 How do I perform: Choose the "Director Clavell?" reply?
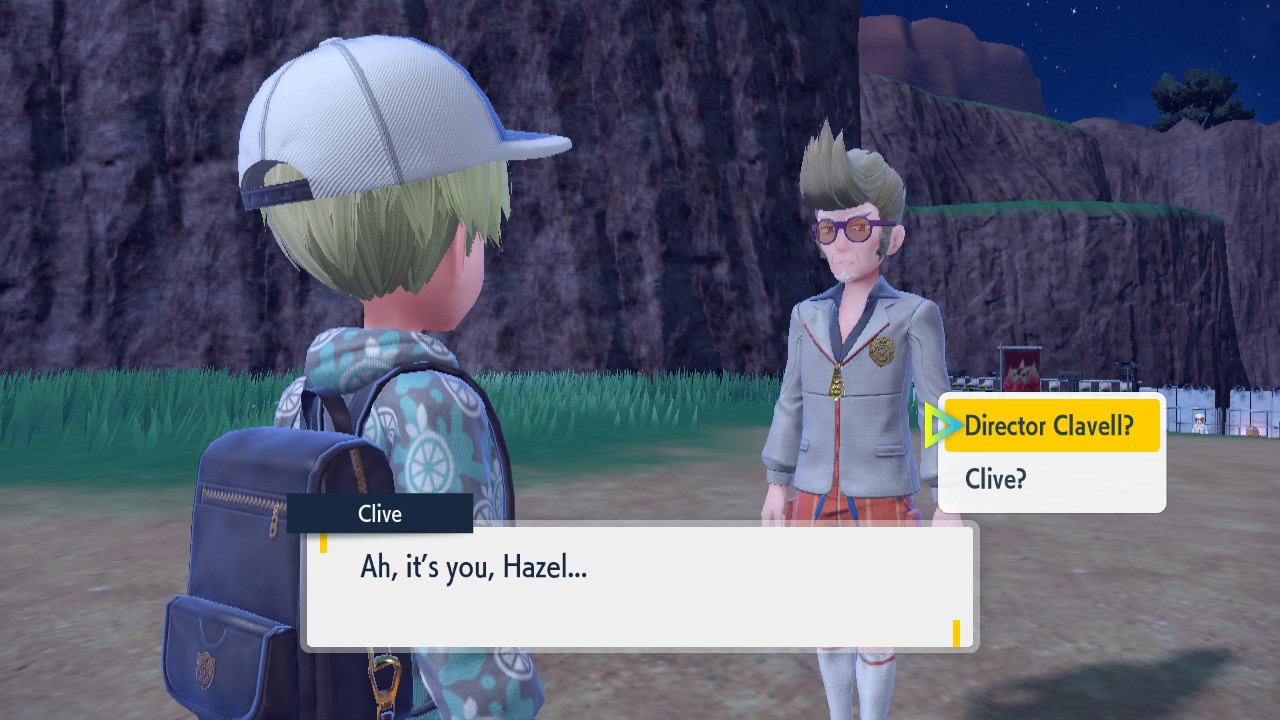1050,427
